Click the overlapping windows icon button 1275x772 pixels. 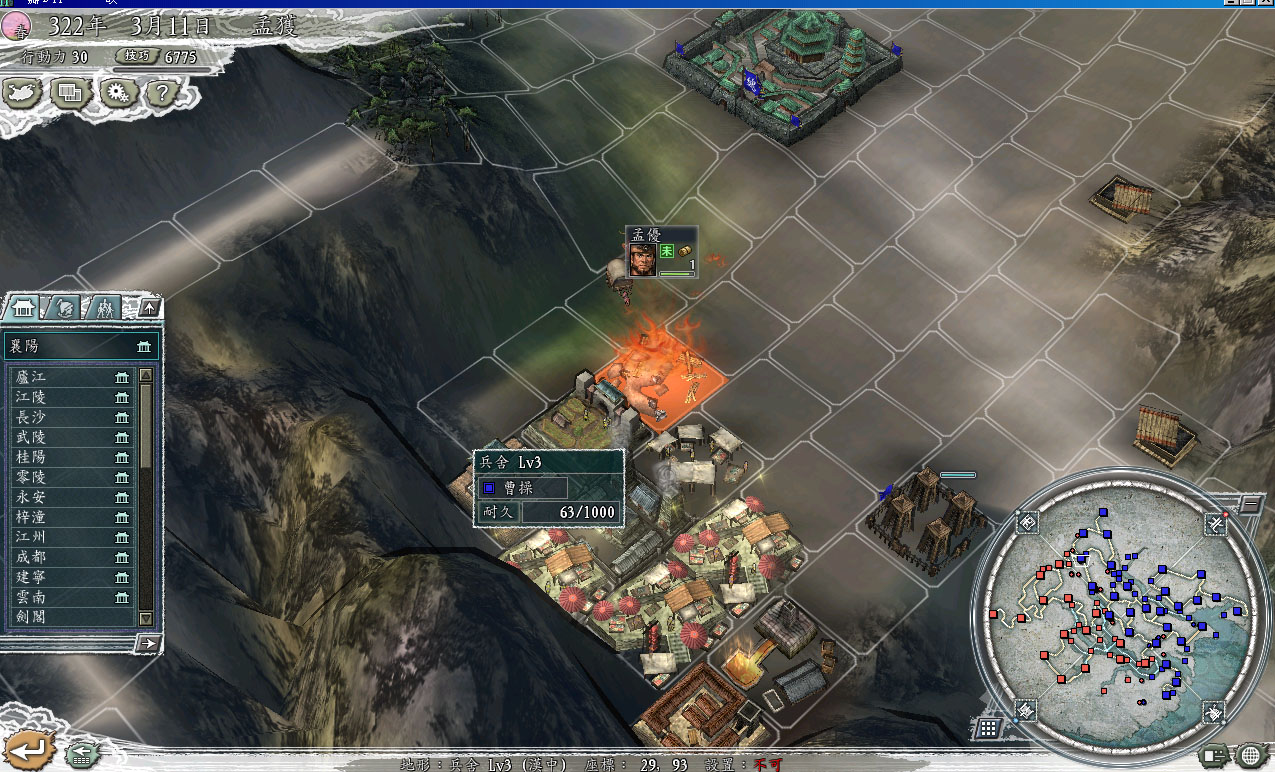69,93
